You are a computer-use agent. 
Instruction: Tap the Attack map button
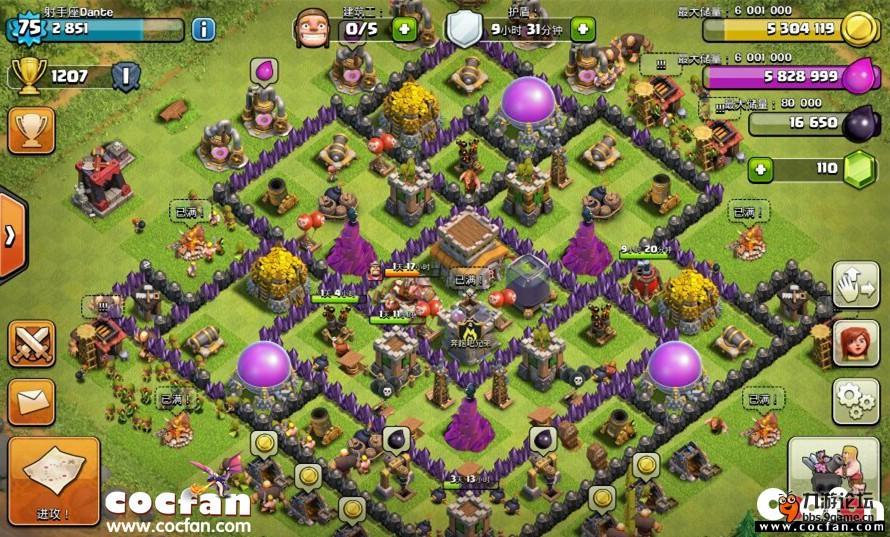pos(53,480)
